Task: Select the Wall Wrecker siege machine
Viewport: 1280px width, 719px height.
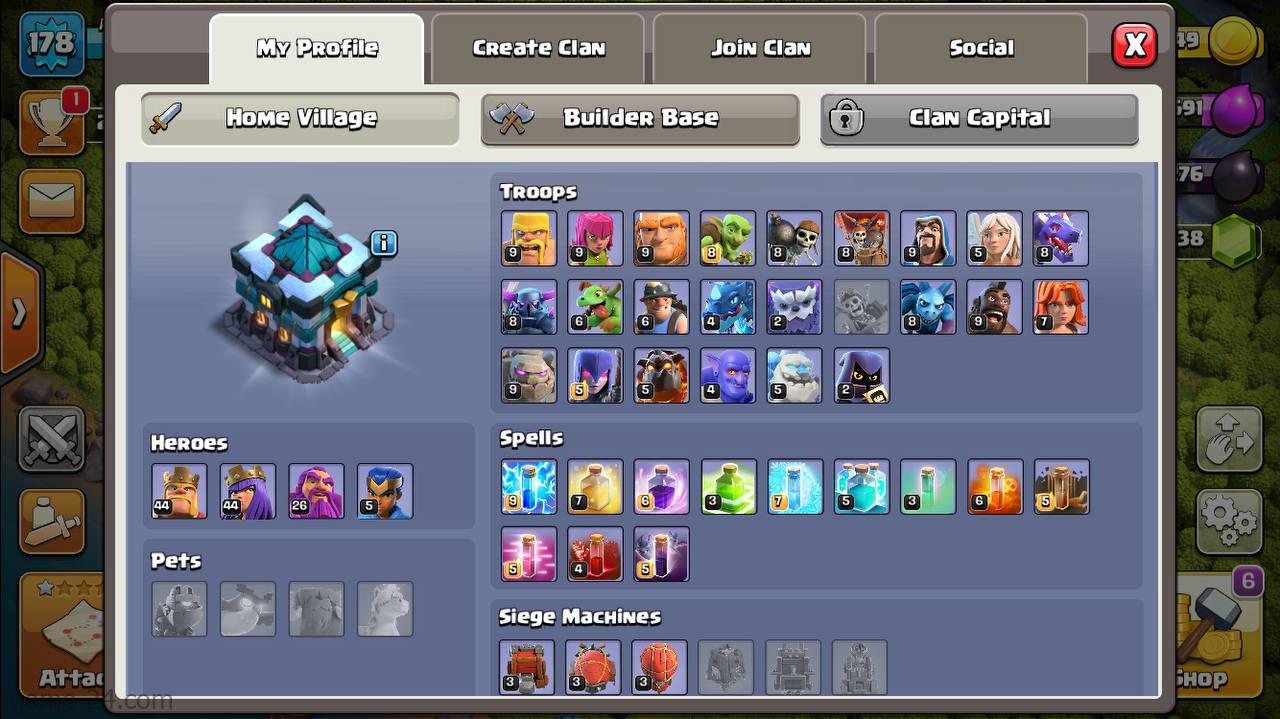Action: [x=527, y=667]
